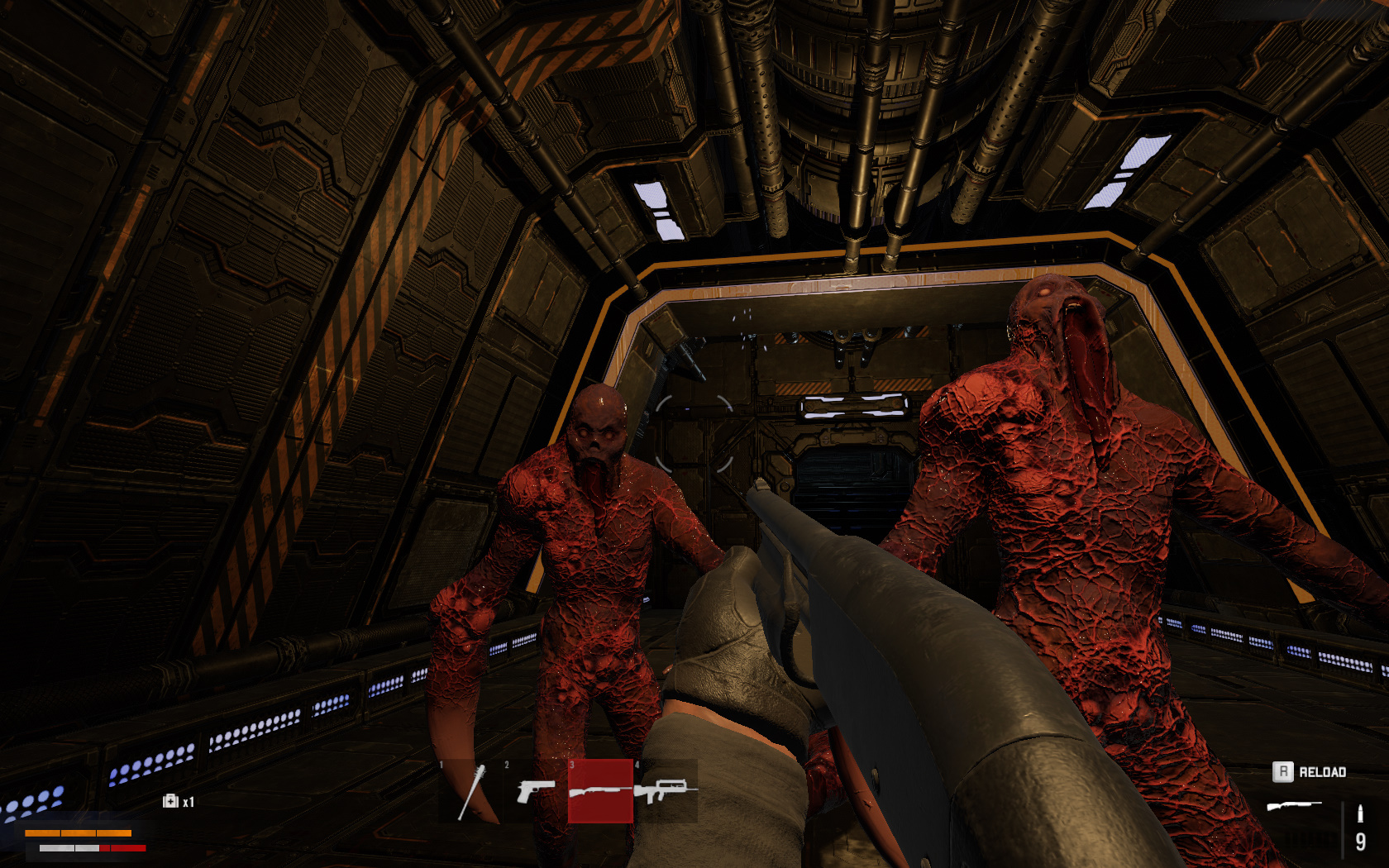This screenshot has width=1389, height=868.
Task: Click the slot 2 number label
Action: (x=507, y=764)
